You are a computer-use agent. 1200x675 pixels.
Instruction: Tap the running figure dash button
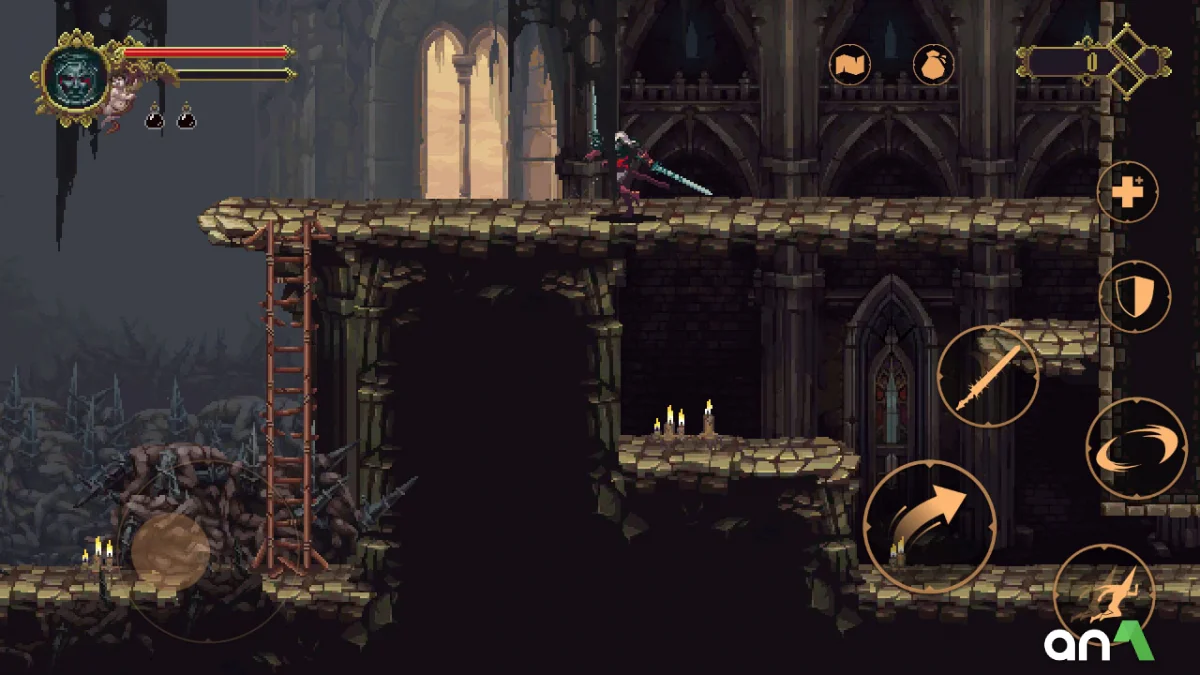[x=1104, y=594]
